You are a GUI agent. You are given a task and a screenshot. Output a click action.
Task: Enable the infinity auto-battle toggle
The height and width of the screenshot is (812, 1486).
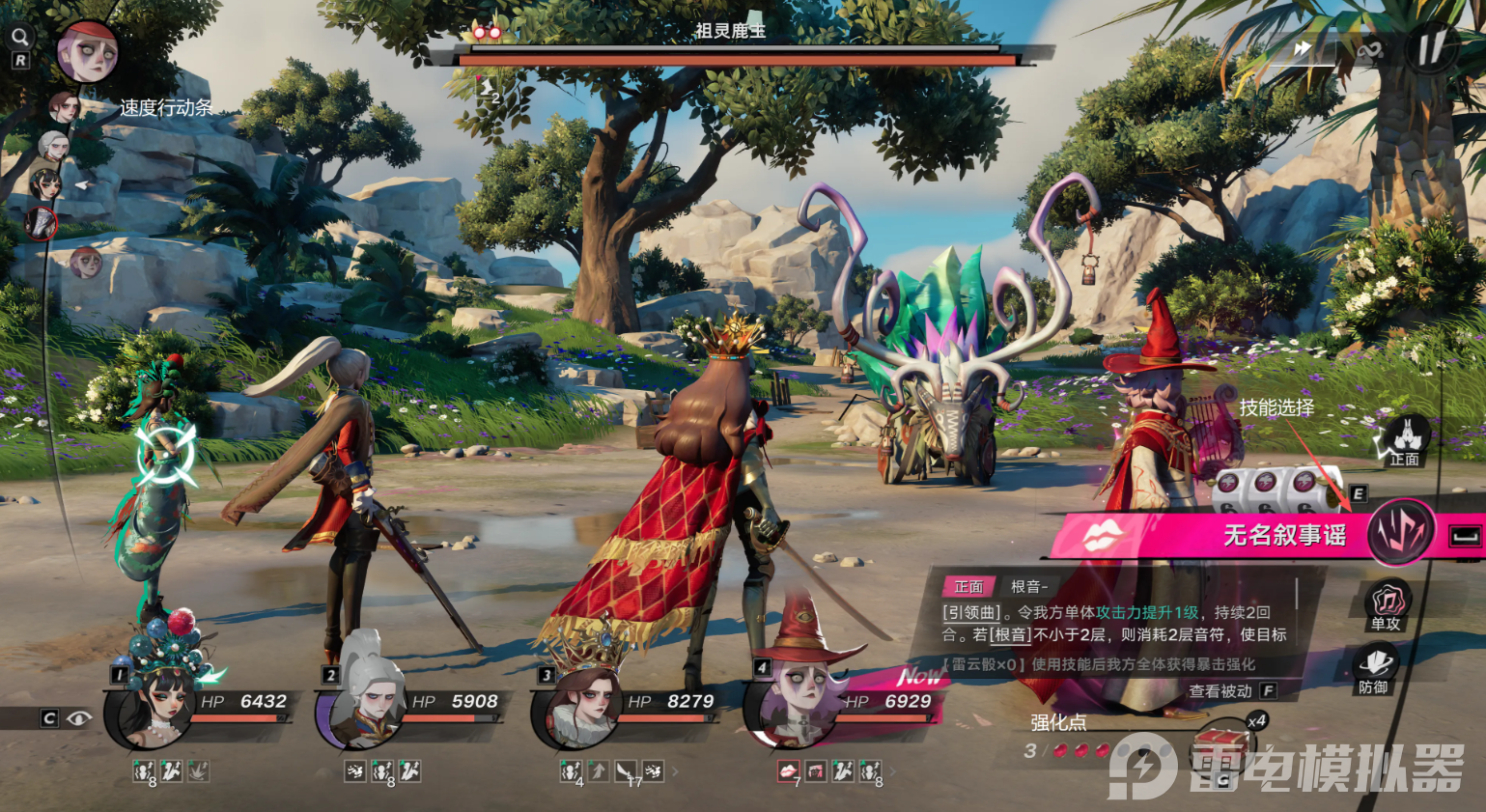click(1369, 50)
